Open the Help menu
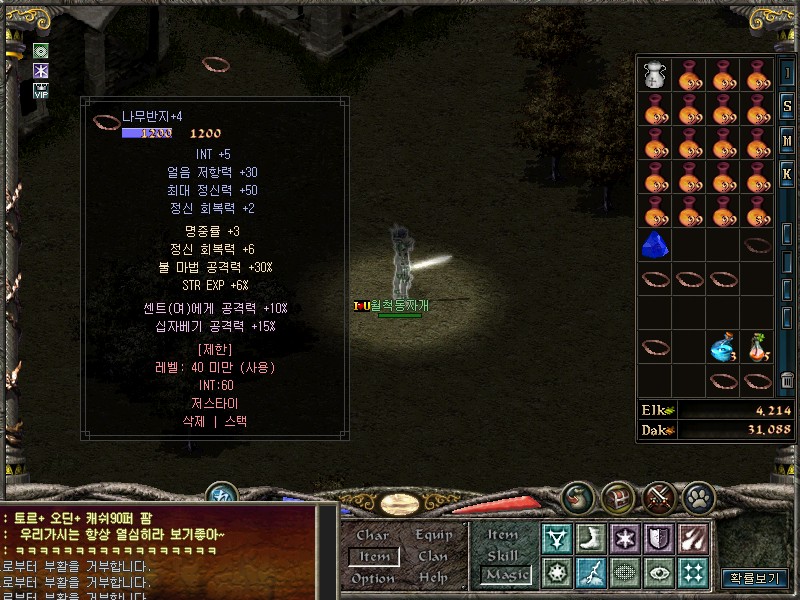The height and width of the screenshot is (600, 800). 433,578
